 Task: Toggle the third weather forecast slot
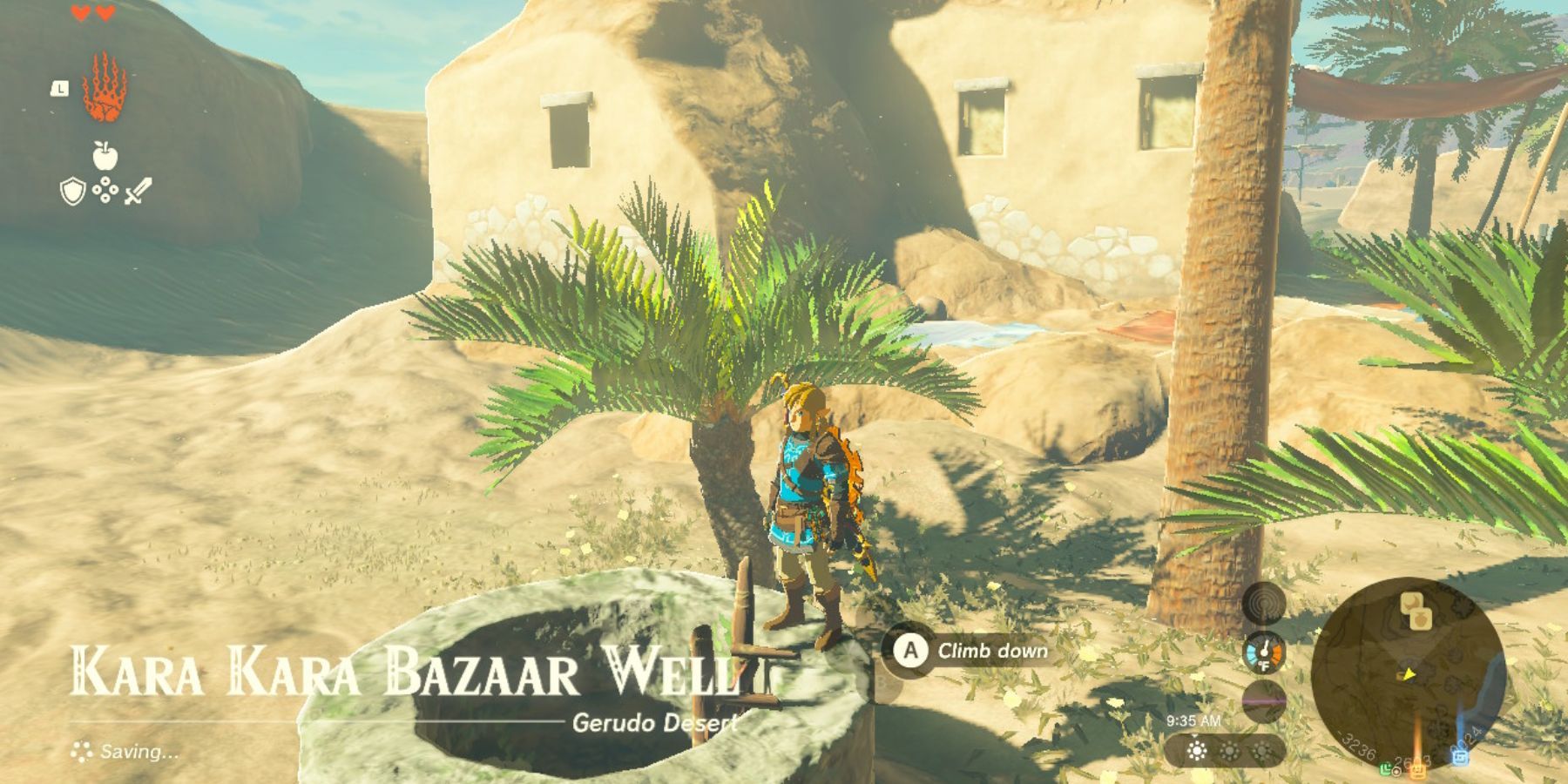[x=1260, y=750]
